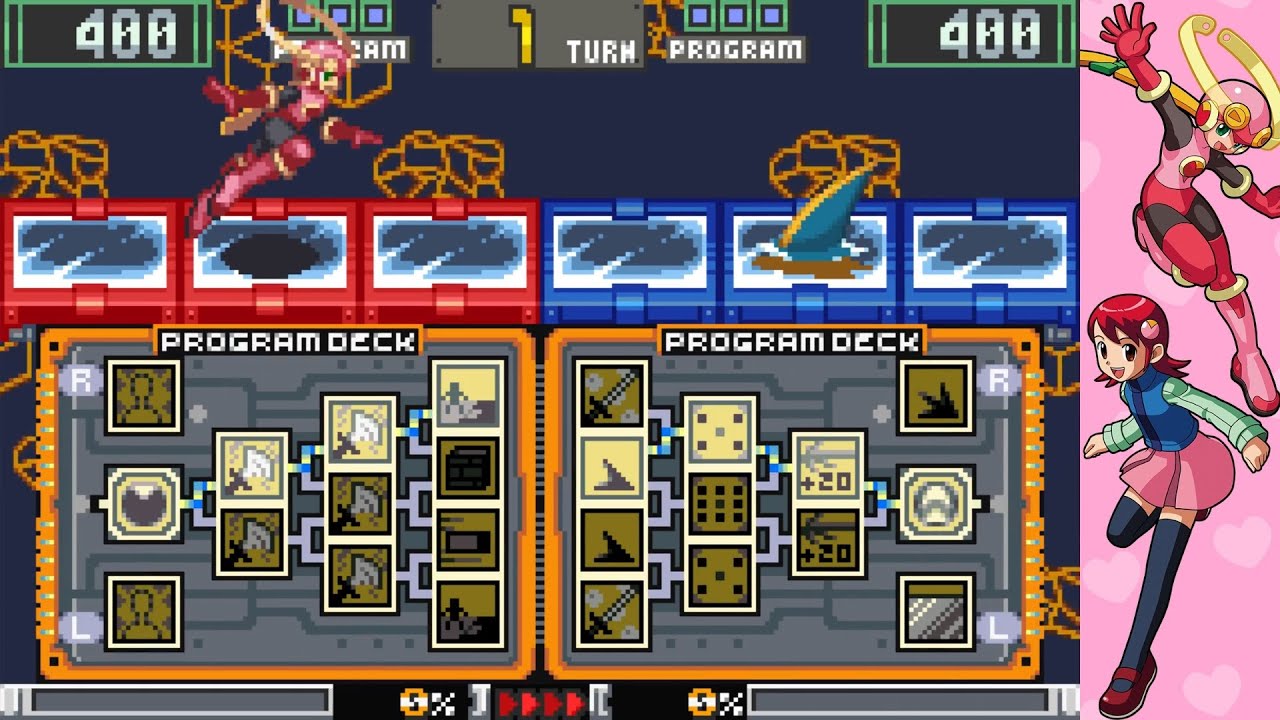Click the PROGRAM DECK title of the right deck
Viewport: 1280px width, 720px height.
point(790,340)
